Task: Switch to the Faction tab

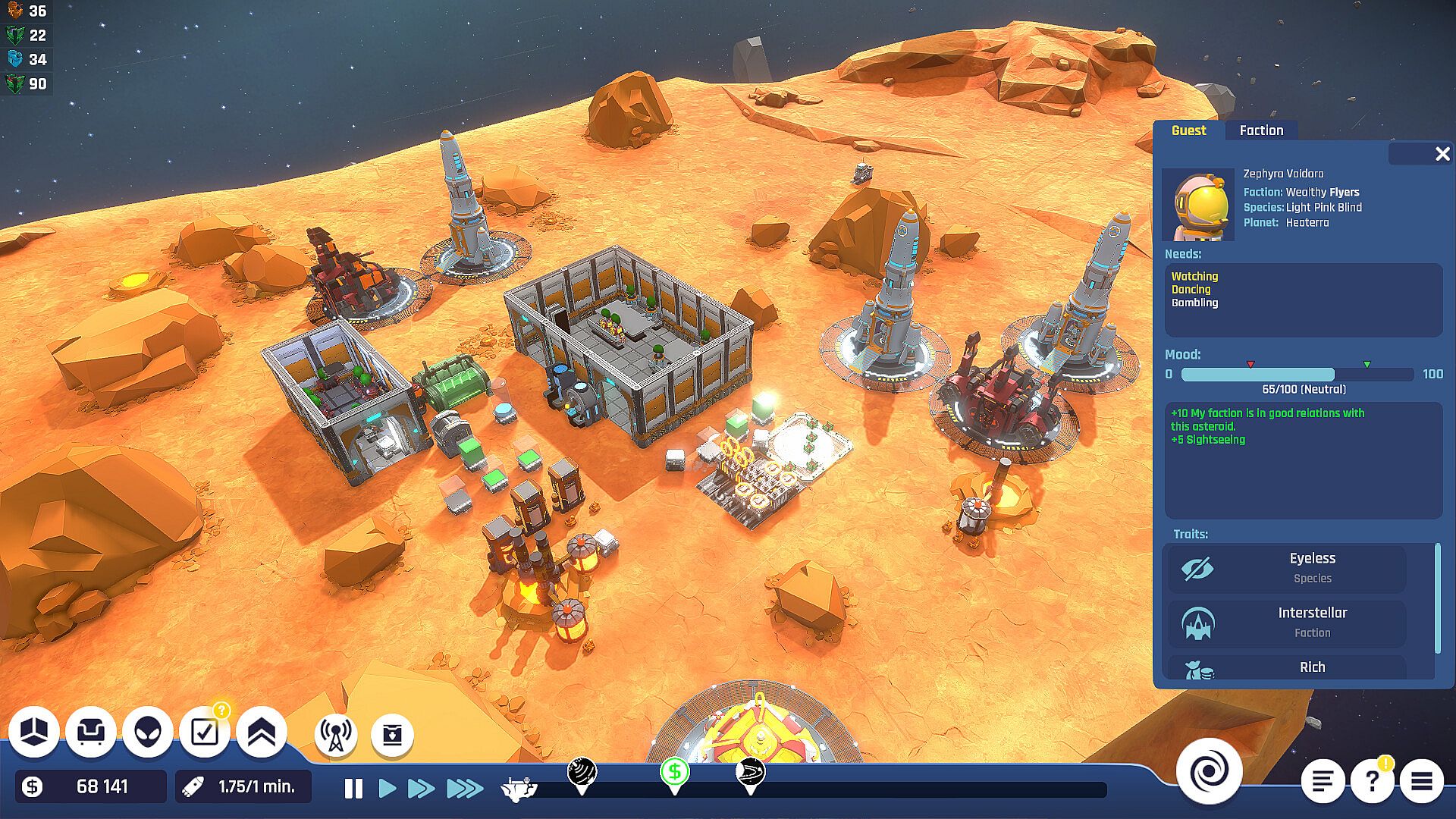Action: 1261,130
